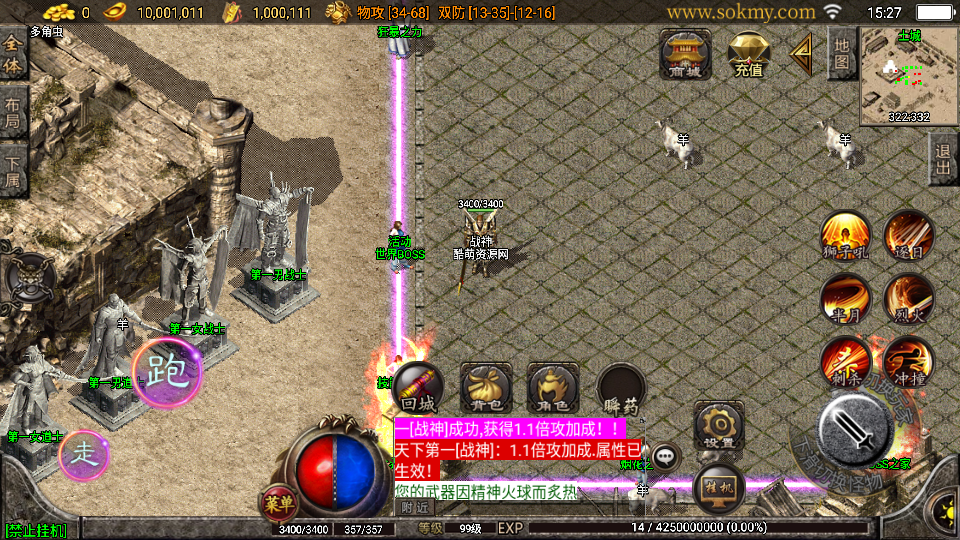Use the 冲撞 charge skill

point(908,361)
